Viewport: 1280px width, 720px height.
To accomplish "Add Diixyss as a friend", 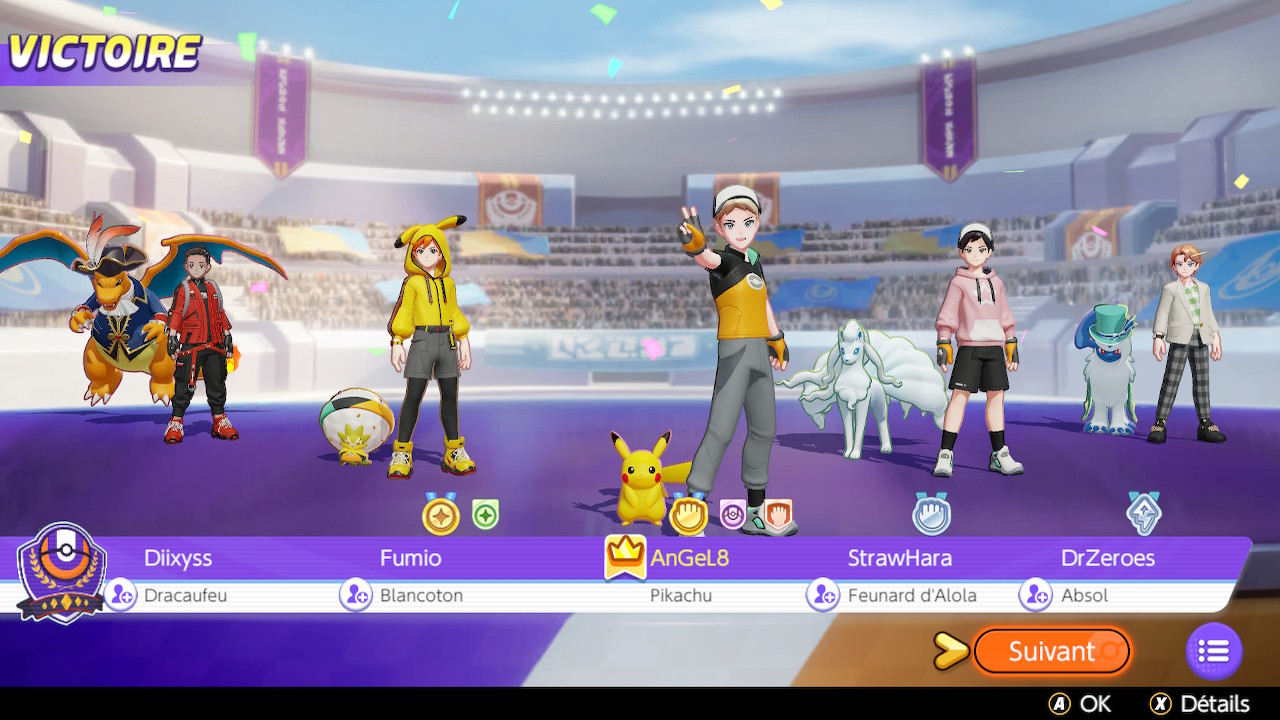I will pyautogui.click(x=121, y=595).
